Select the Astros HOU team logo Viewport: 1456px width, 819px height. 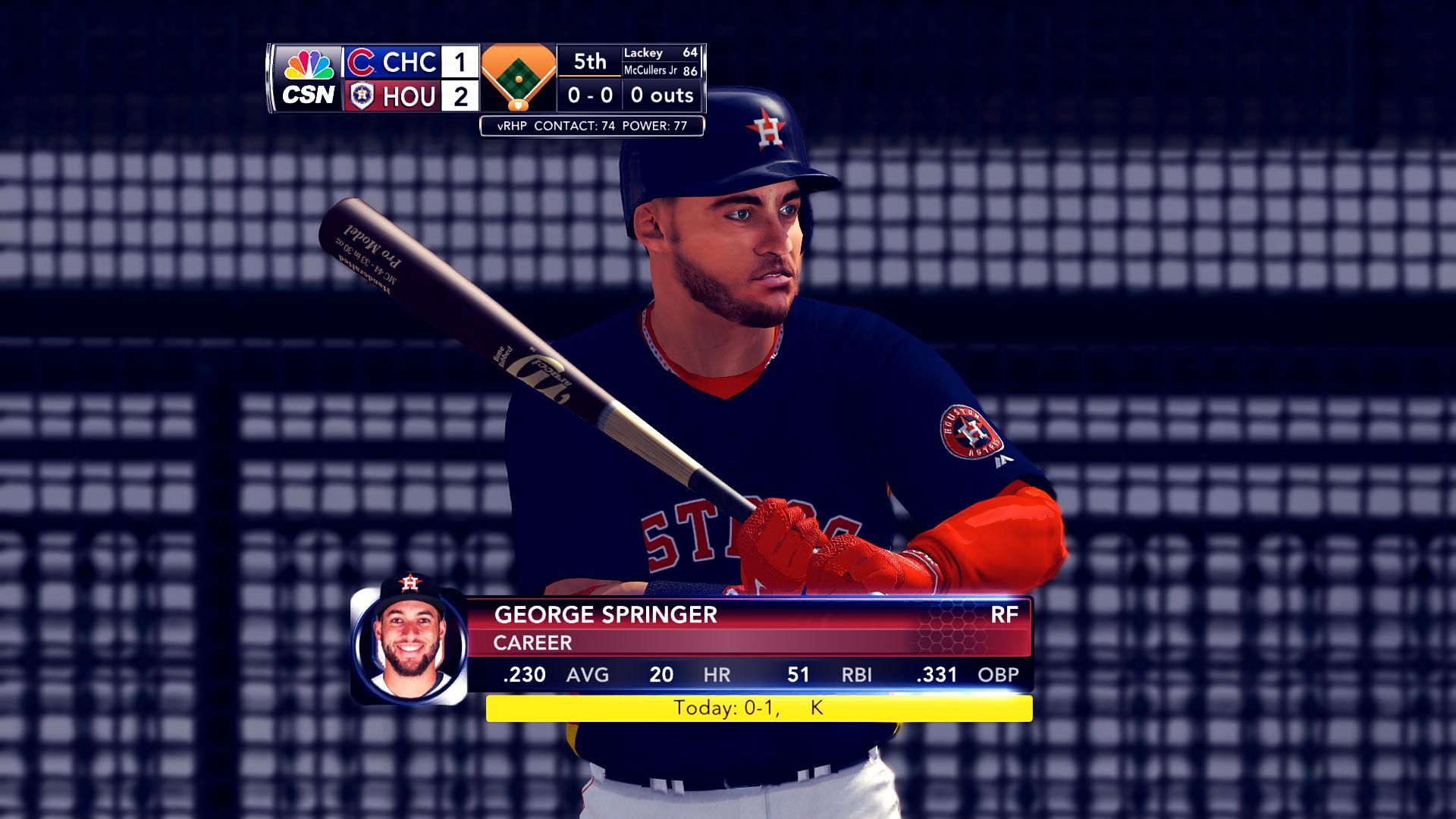click(362, 96)
